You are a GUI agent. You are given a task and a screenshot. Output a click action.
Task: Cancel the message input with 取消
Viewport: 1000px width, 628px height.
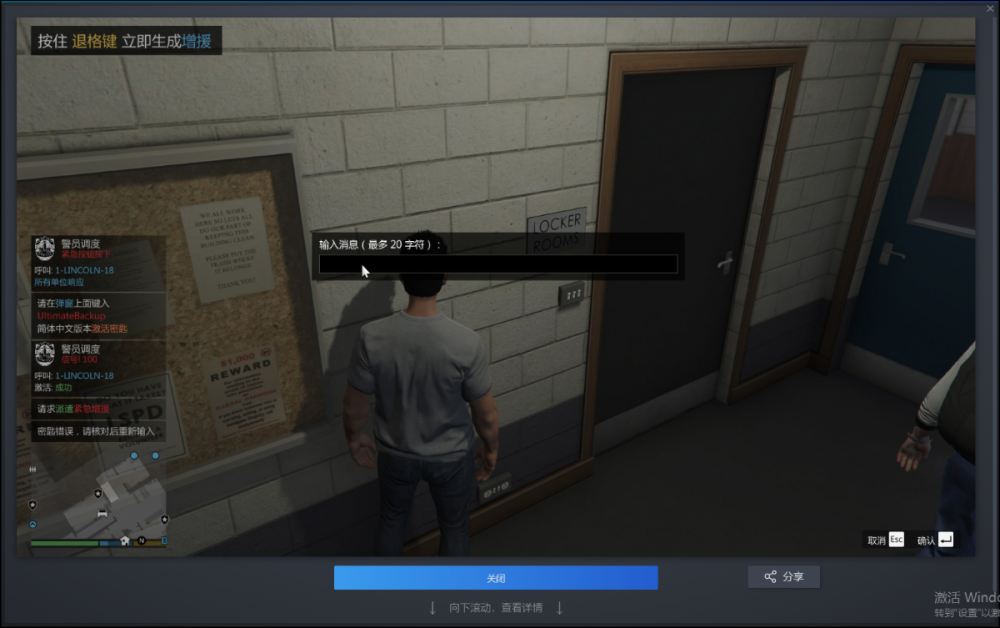(885, 540)
